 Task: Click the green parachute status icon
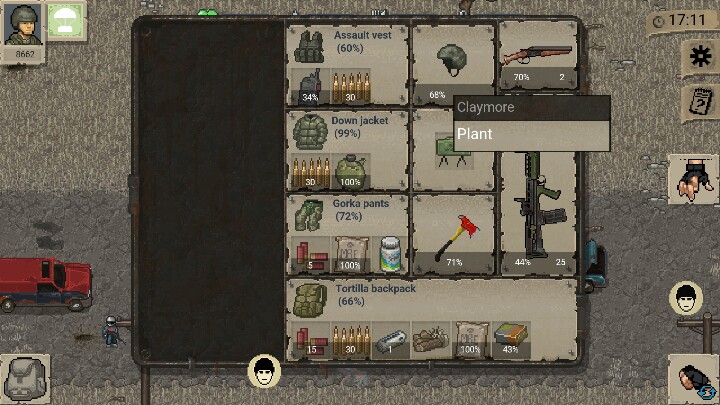(66, 21)
